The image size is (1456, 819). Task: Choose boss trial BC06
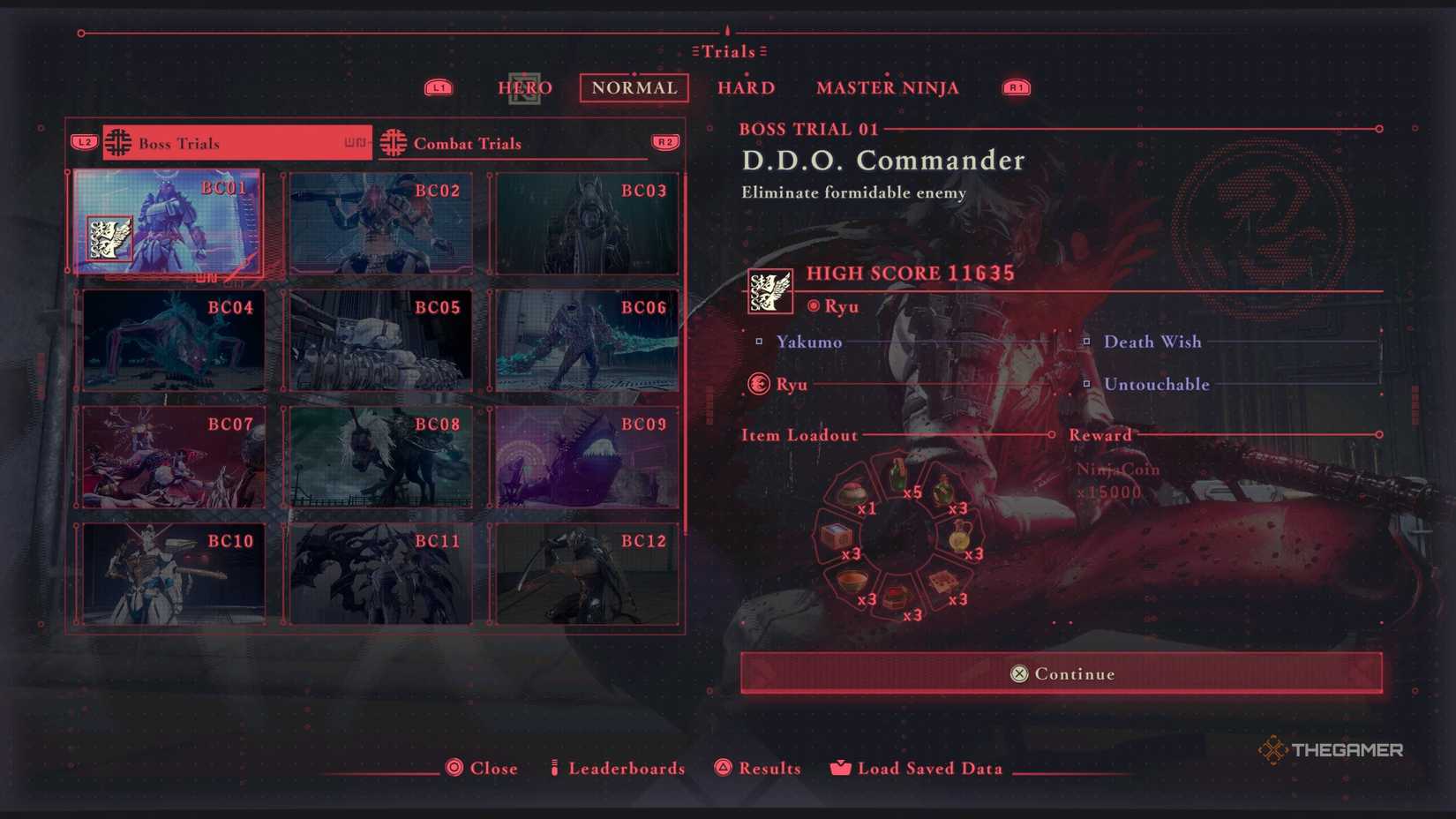coord(587,341)
